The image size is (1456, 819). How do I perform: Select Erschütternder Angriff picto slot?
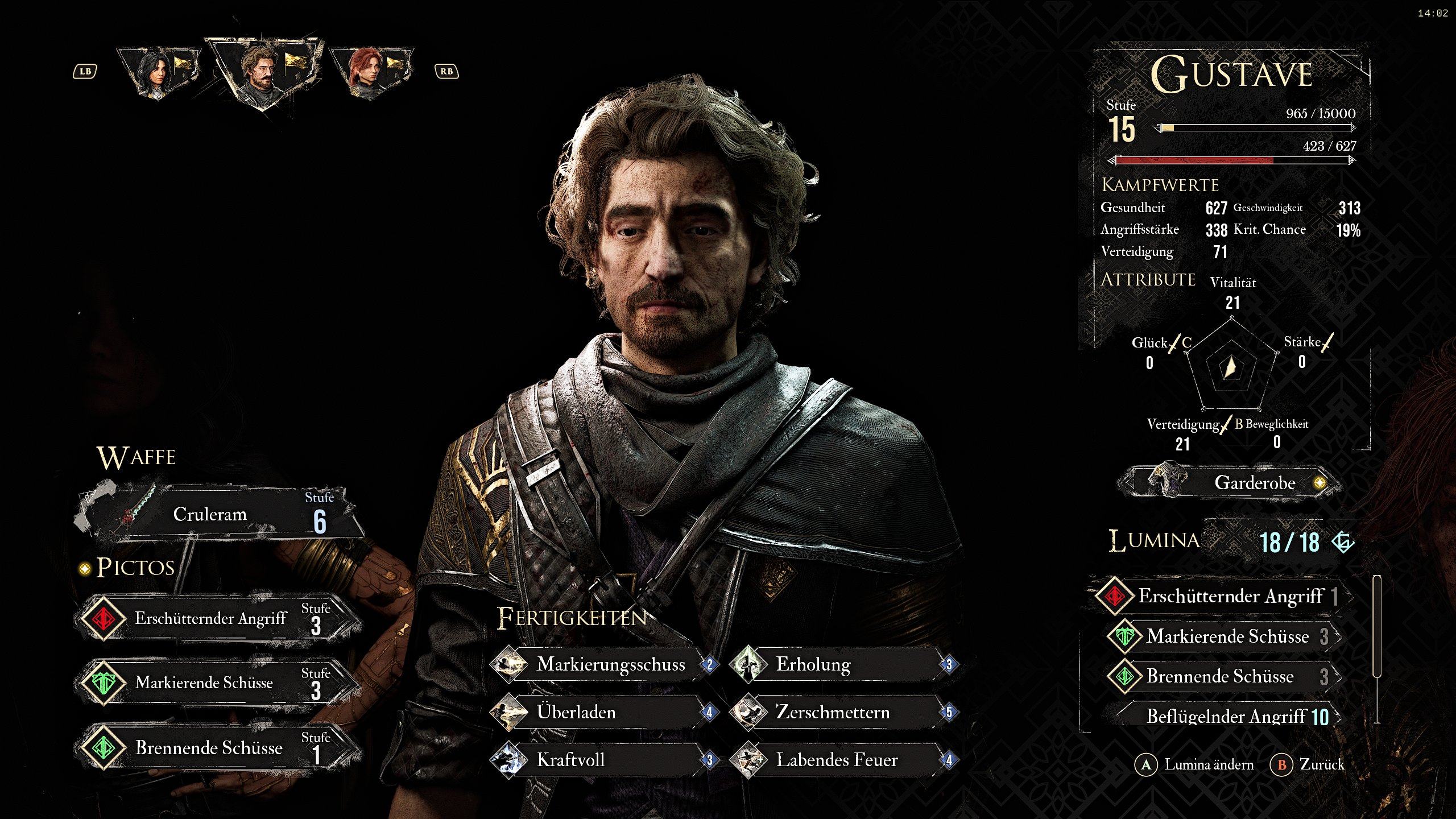coord(218,618)
